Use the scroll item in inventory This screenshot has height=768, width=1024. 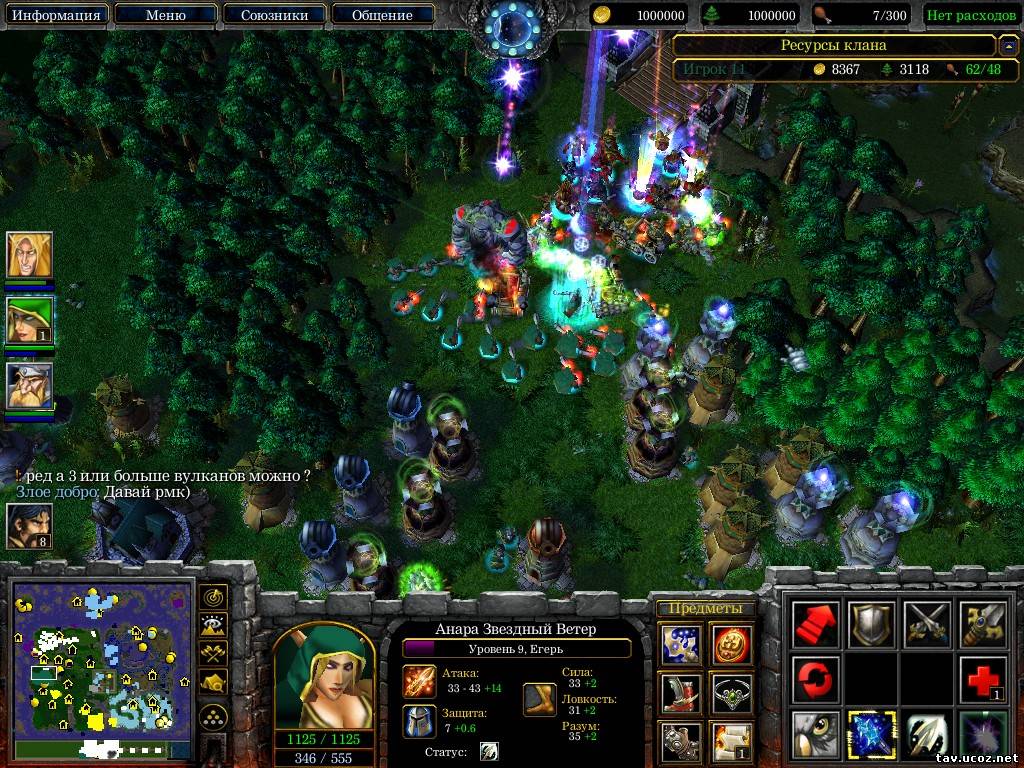[732, 740]
